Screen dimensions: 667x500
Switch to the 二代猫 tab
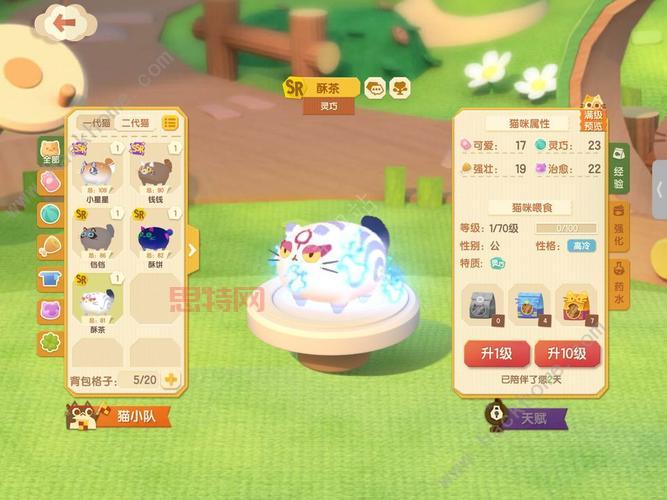[135, 122]
